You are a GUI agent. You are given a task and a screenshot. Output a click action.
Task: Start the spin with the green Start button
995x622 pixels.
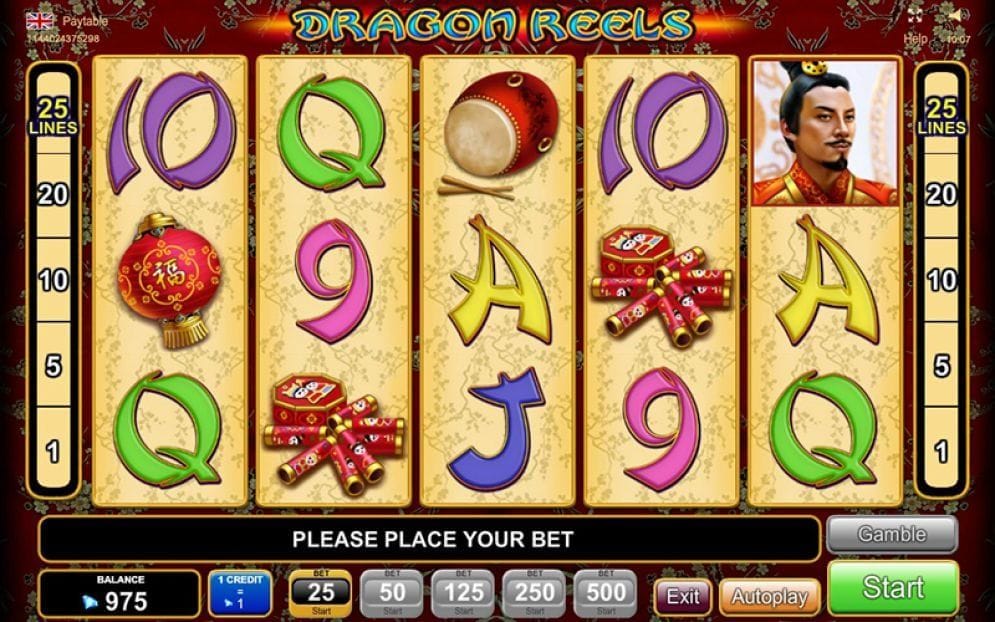[x=893, y=587]
